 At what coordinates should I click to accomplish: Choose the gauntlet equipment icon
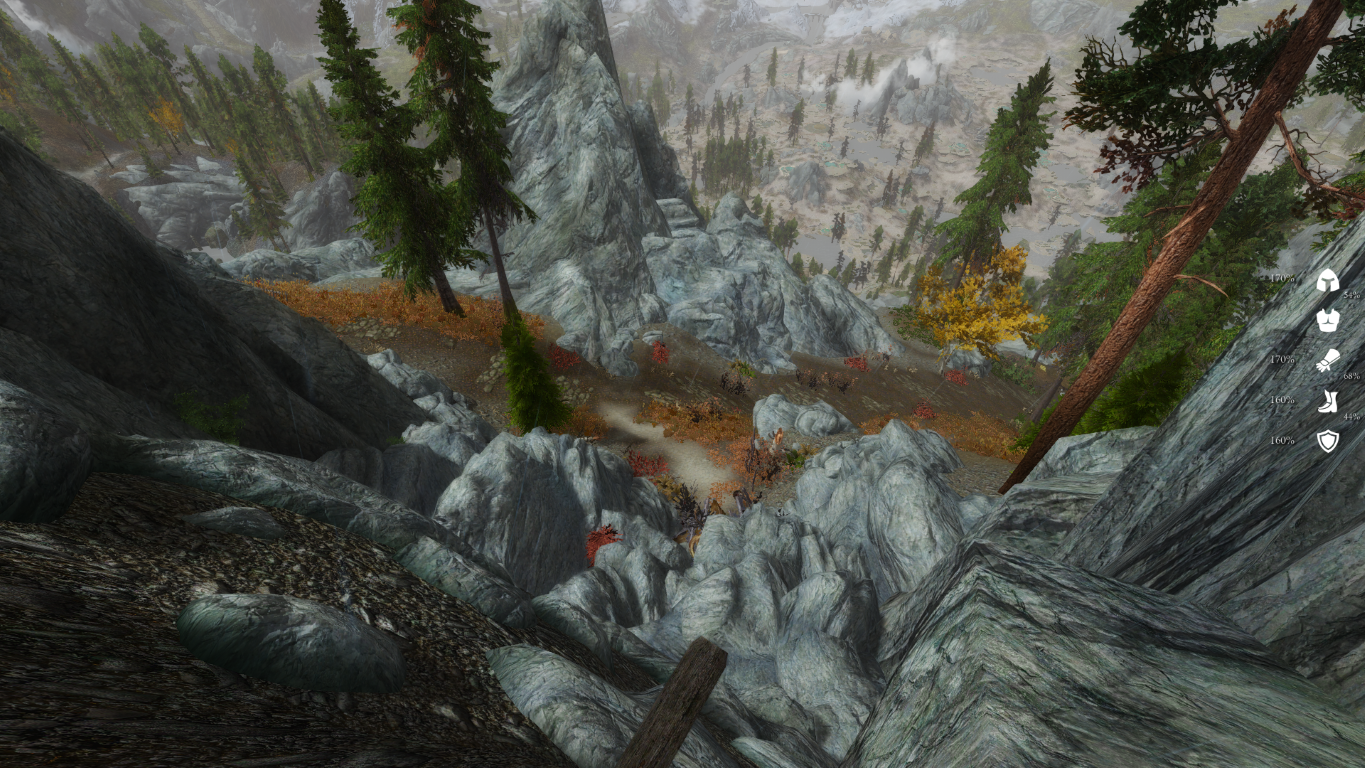(1327, 360)
